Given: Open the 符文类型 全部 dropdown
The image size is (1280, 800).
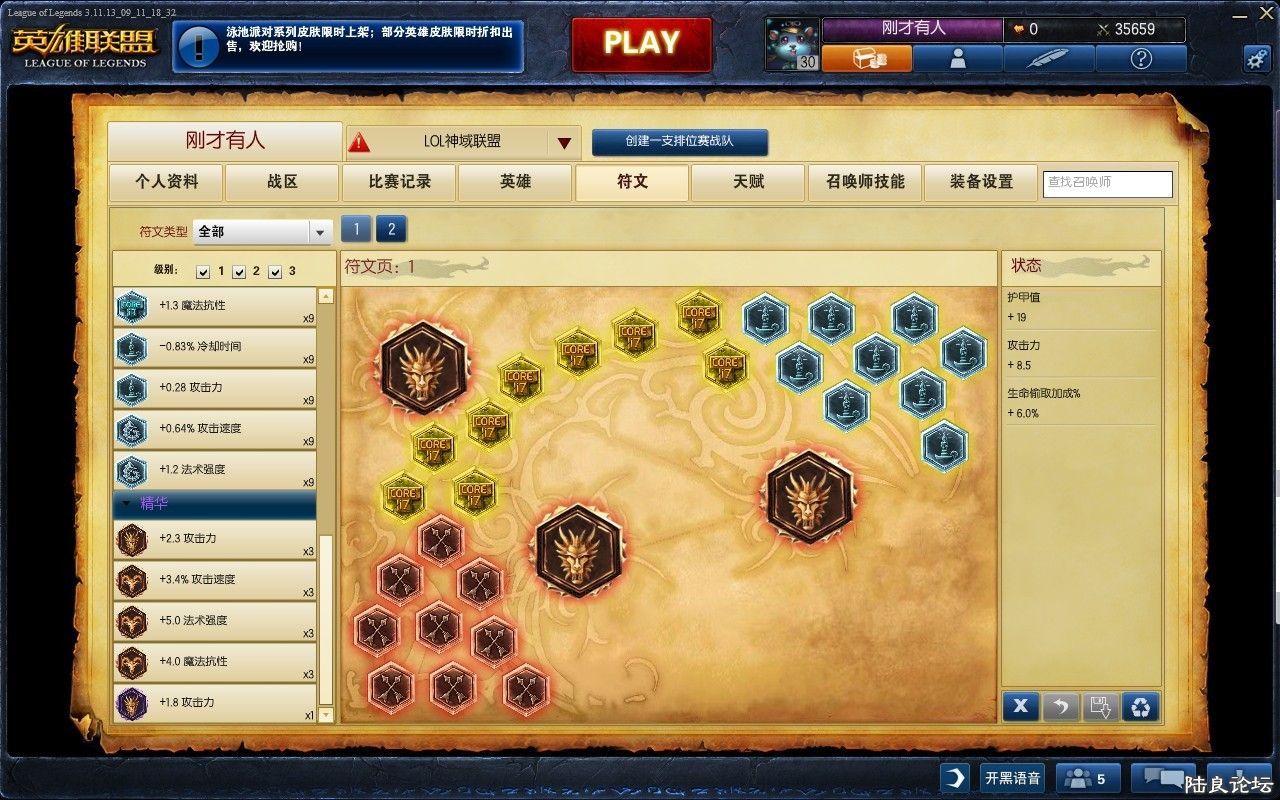Looking at the screenshot, I should click(262, 231).
